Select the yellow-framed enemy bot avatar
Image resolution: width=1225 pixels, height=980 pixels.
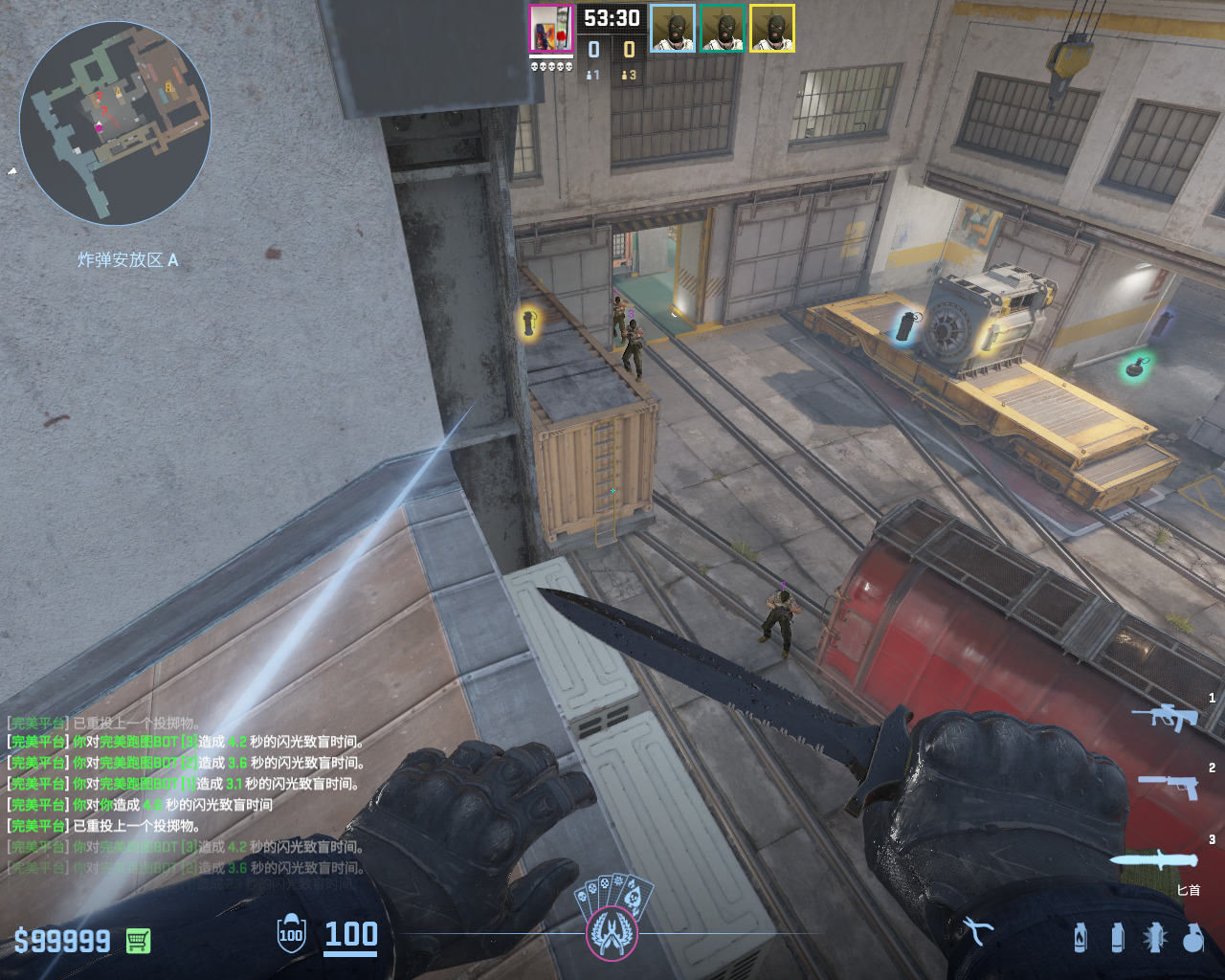tap(771, 29)
